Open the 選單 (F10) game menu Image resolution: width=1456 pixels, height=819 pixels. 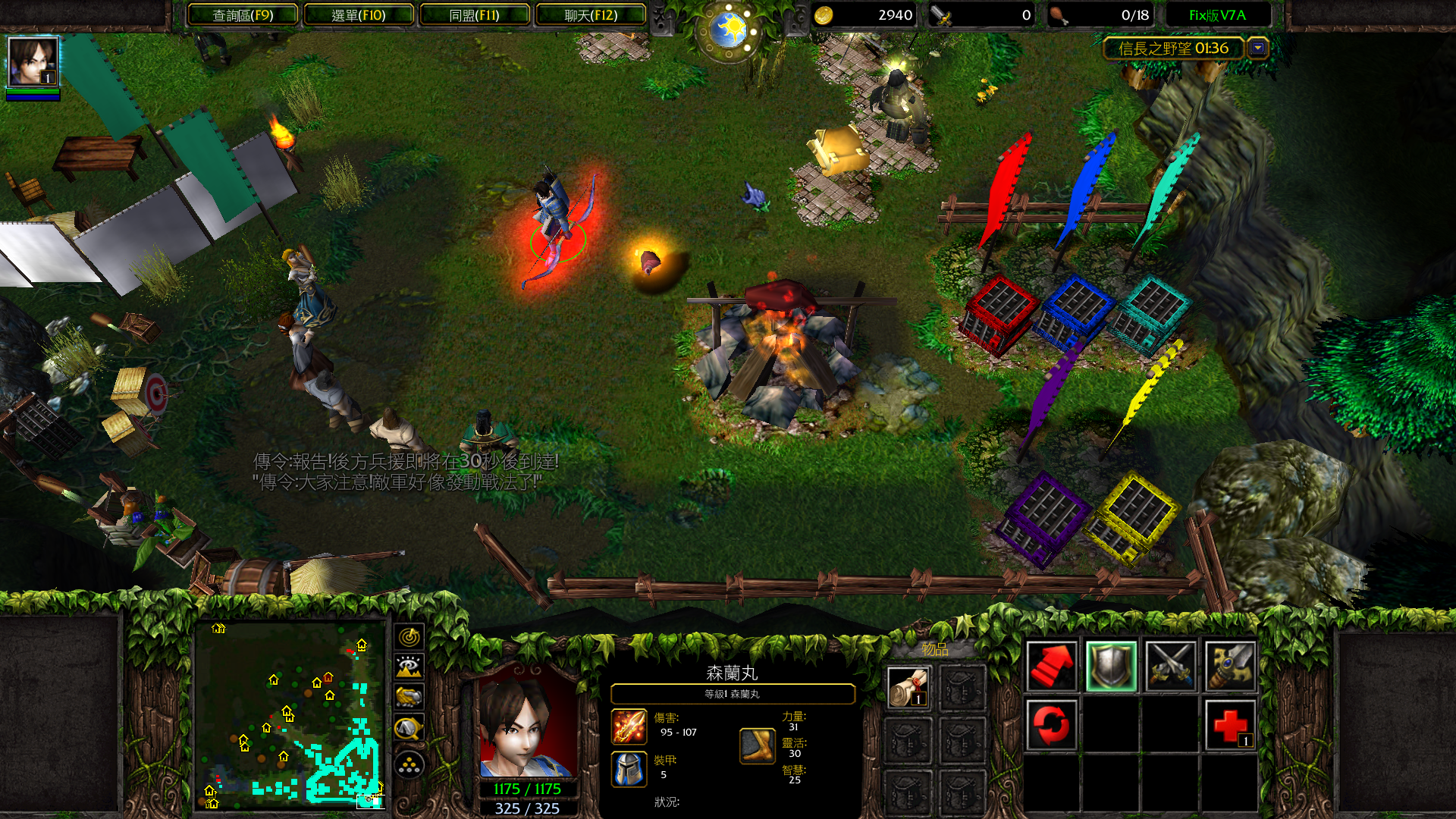pyautogui.click(x=359, y=14)
